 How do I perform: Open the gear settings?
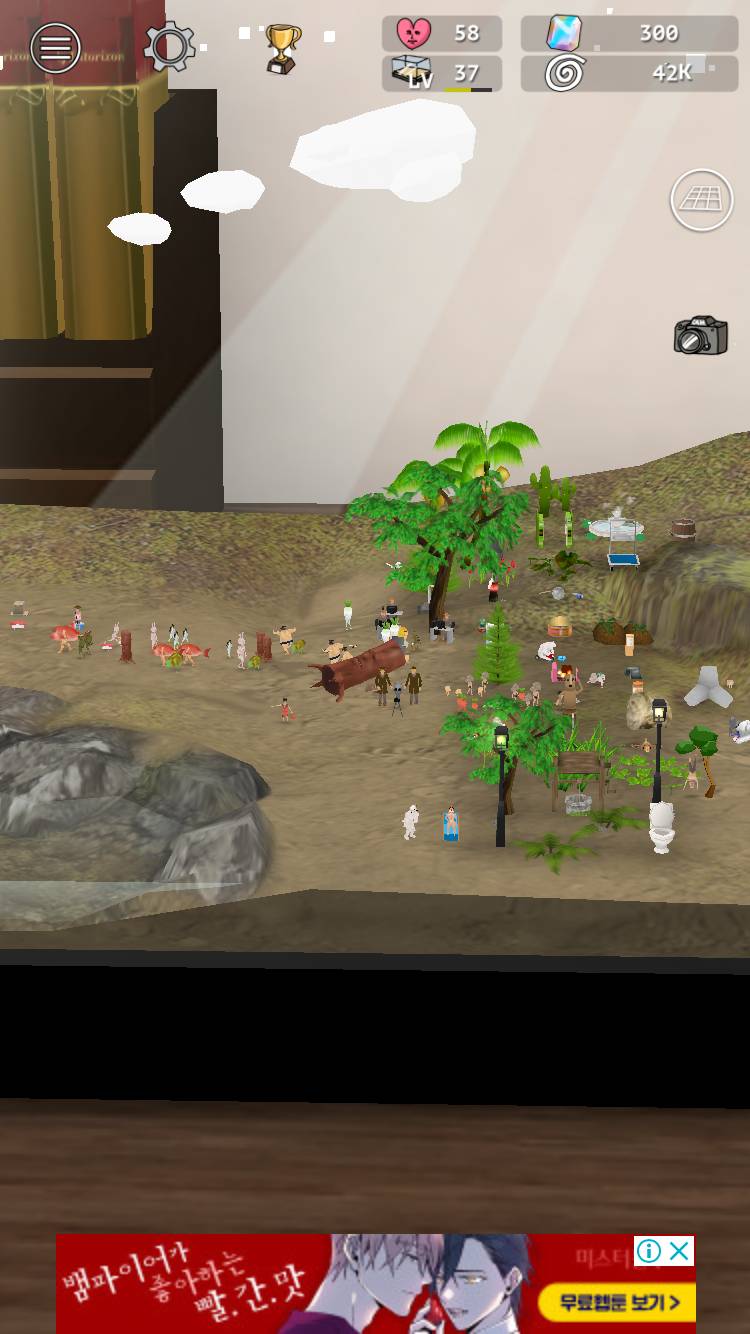click(169, 46)
